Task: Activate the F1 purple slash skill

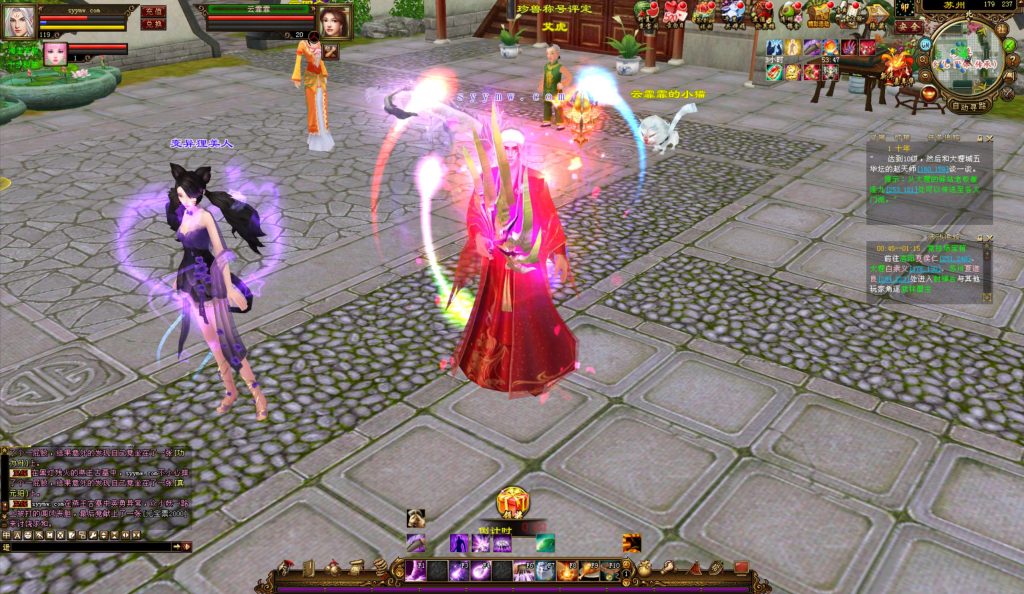Action: [416, 570]
